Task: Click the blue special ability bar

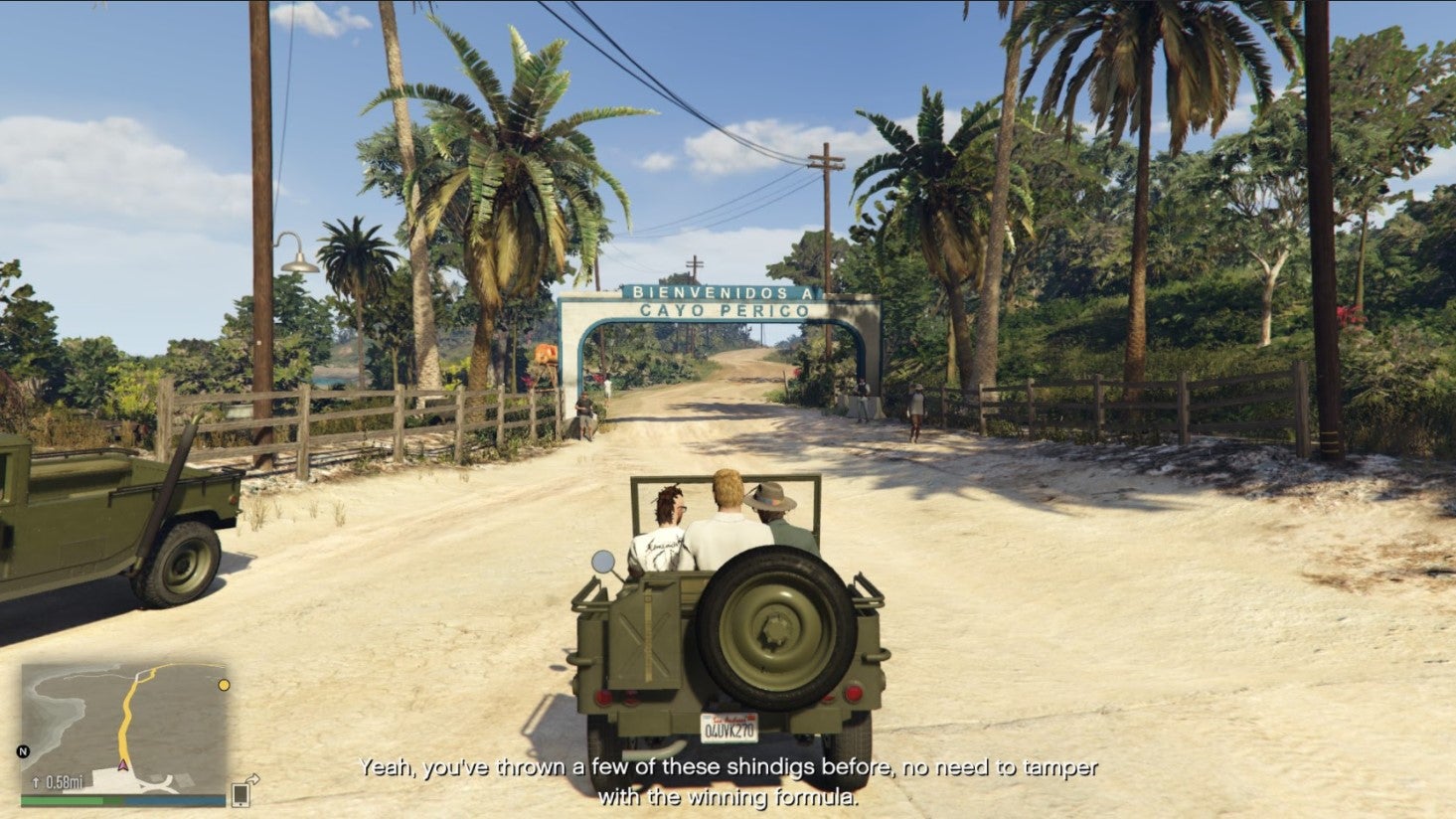Action: click(175, 800)
